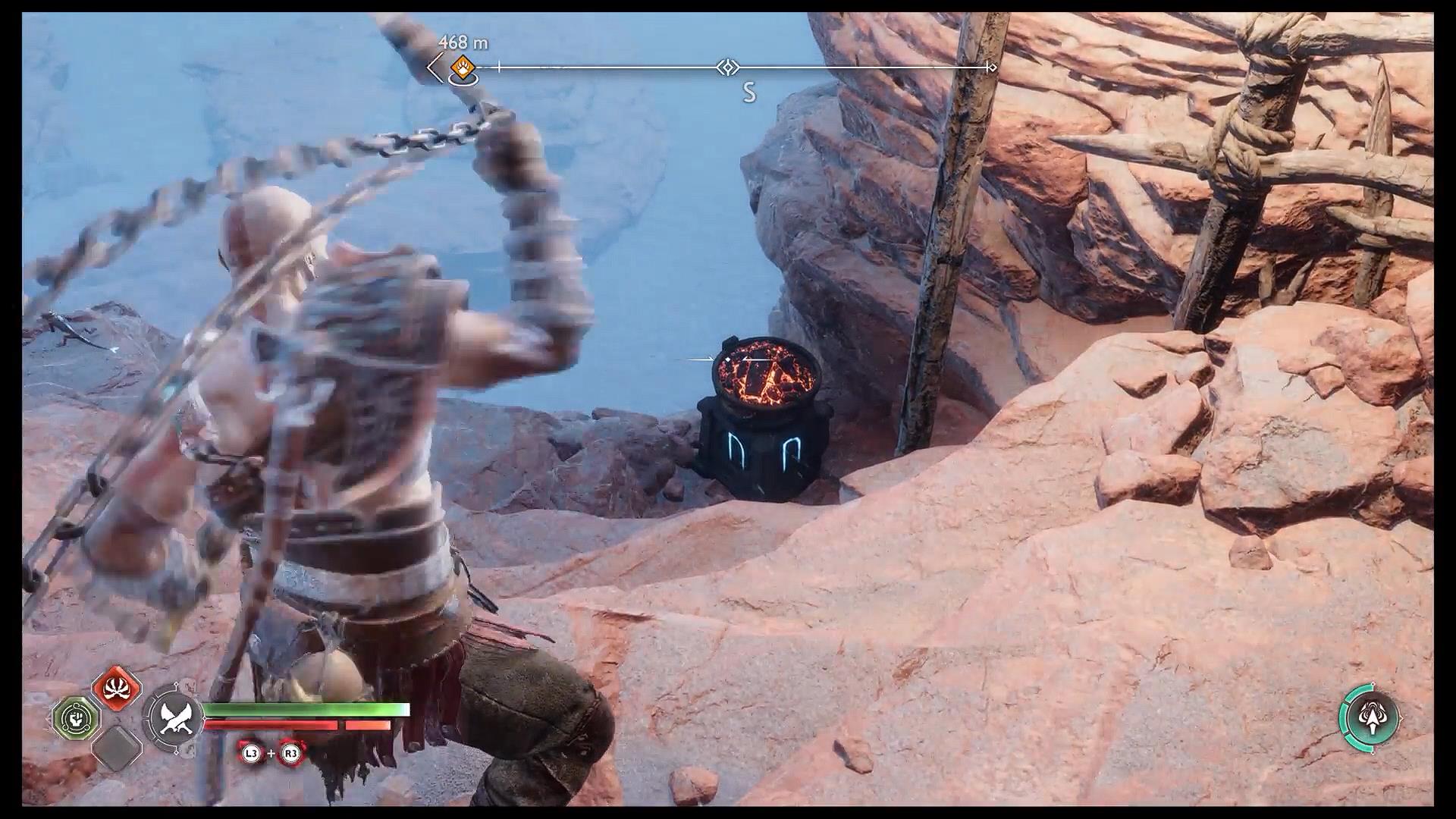The image size is (1456, 819).
Task: Click the diamond waypoint on the compass
Action: click(x=727, y=67)
